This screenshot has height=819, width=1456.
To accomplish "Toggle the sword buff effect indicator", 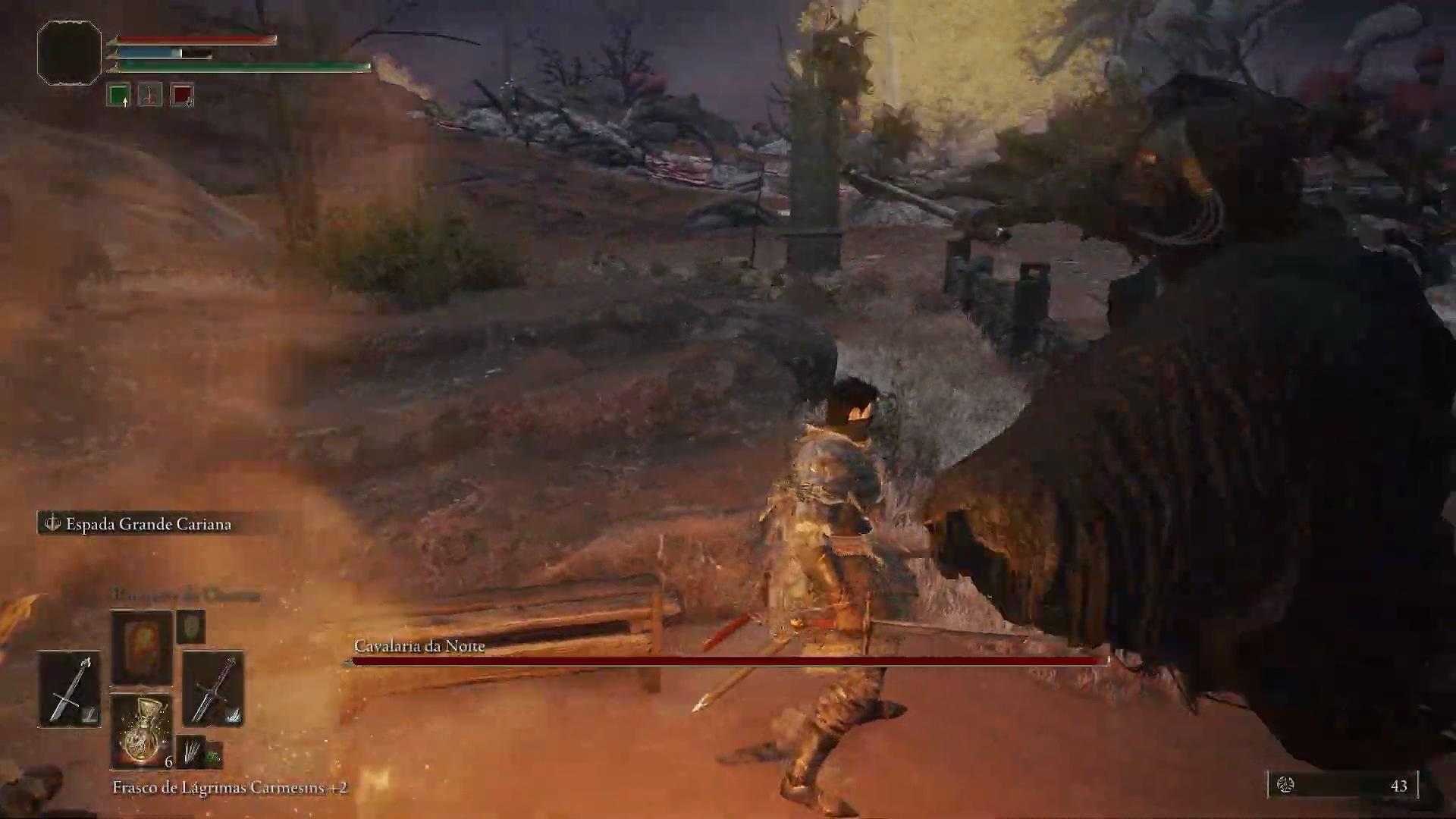I will click(149, 95).
